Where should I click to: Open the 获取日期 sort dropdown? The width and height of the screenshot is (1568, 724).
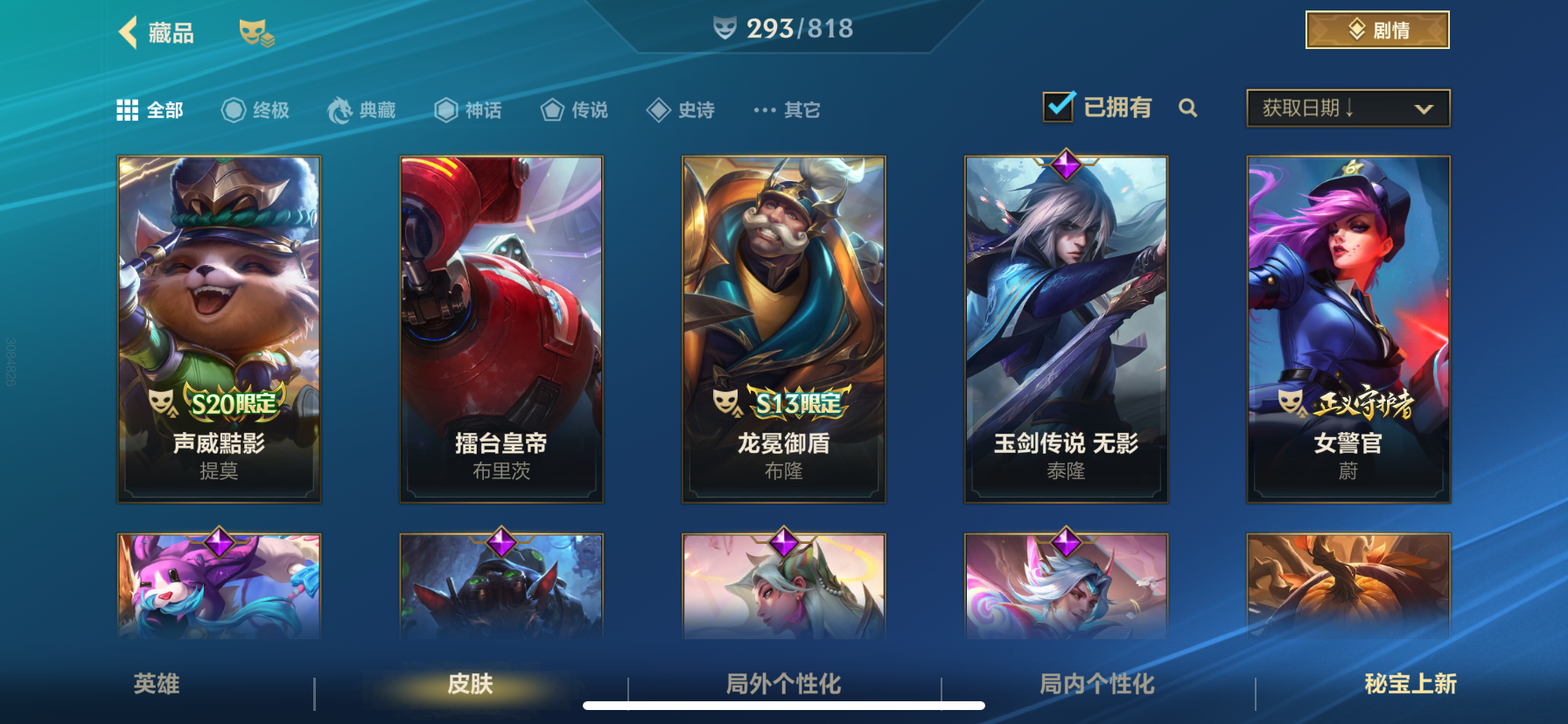[1347, 108]
